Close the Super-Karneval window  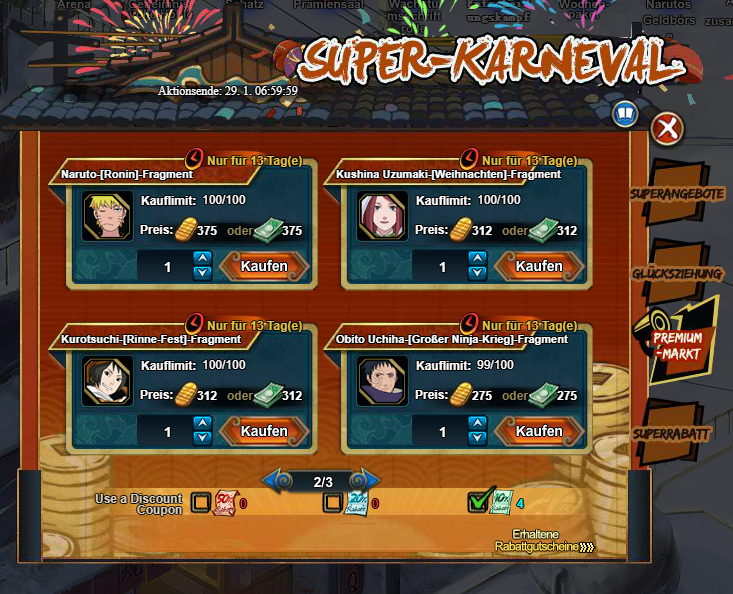tap(667, 128)
